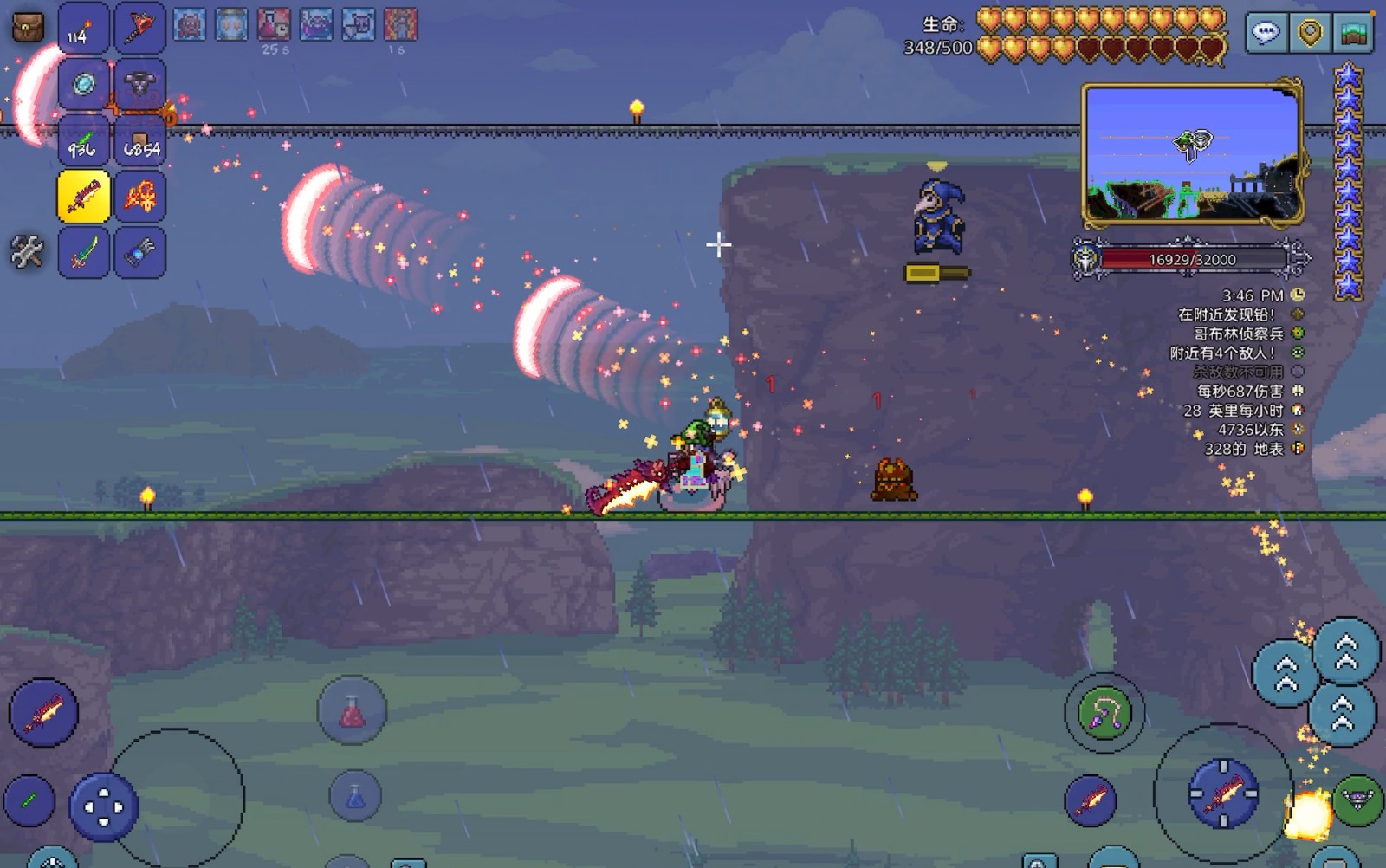Screen dimensions: 1386x868
Task: Open the world map landscape button
Action: click(1354, 34)
